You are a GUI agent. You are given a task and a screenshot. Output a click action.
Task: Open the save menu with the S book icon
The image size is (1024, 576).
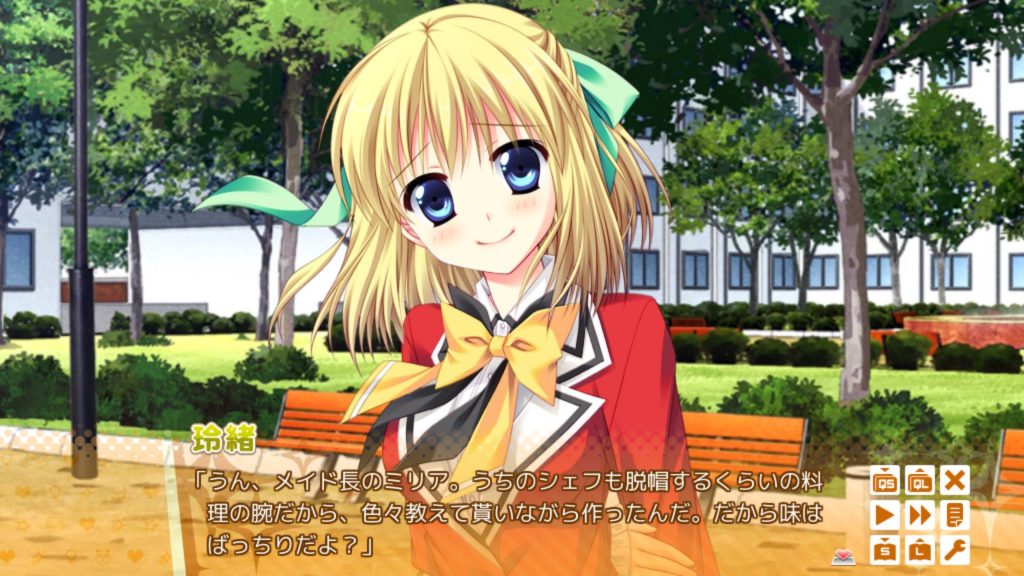tap(884, 550)
